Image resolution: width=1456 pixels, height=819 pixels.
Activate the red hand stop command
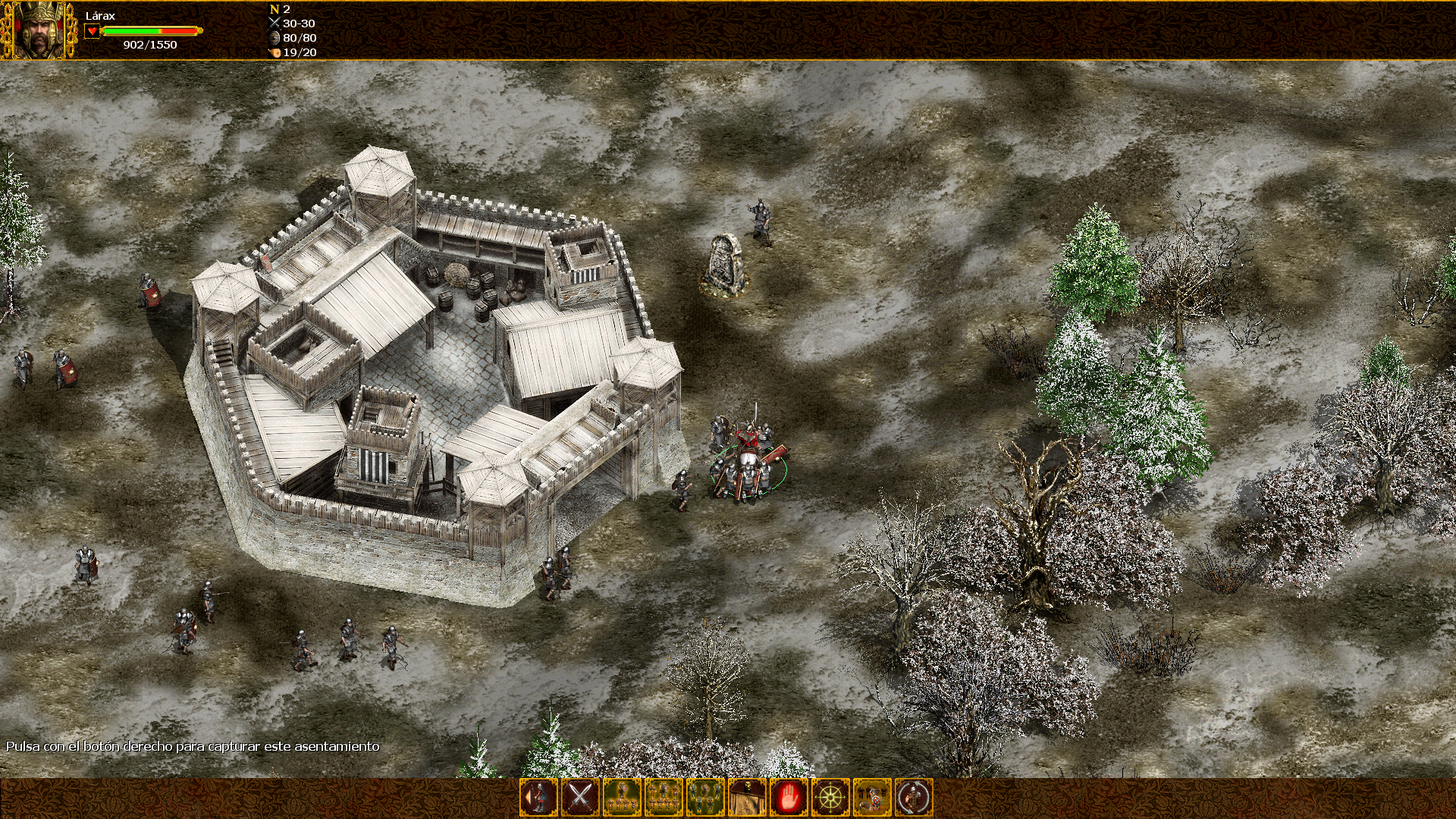coord(789,798)
